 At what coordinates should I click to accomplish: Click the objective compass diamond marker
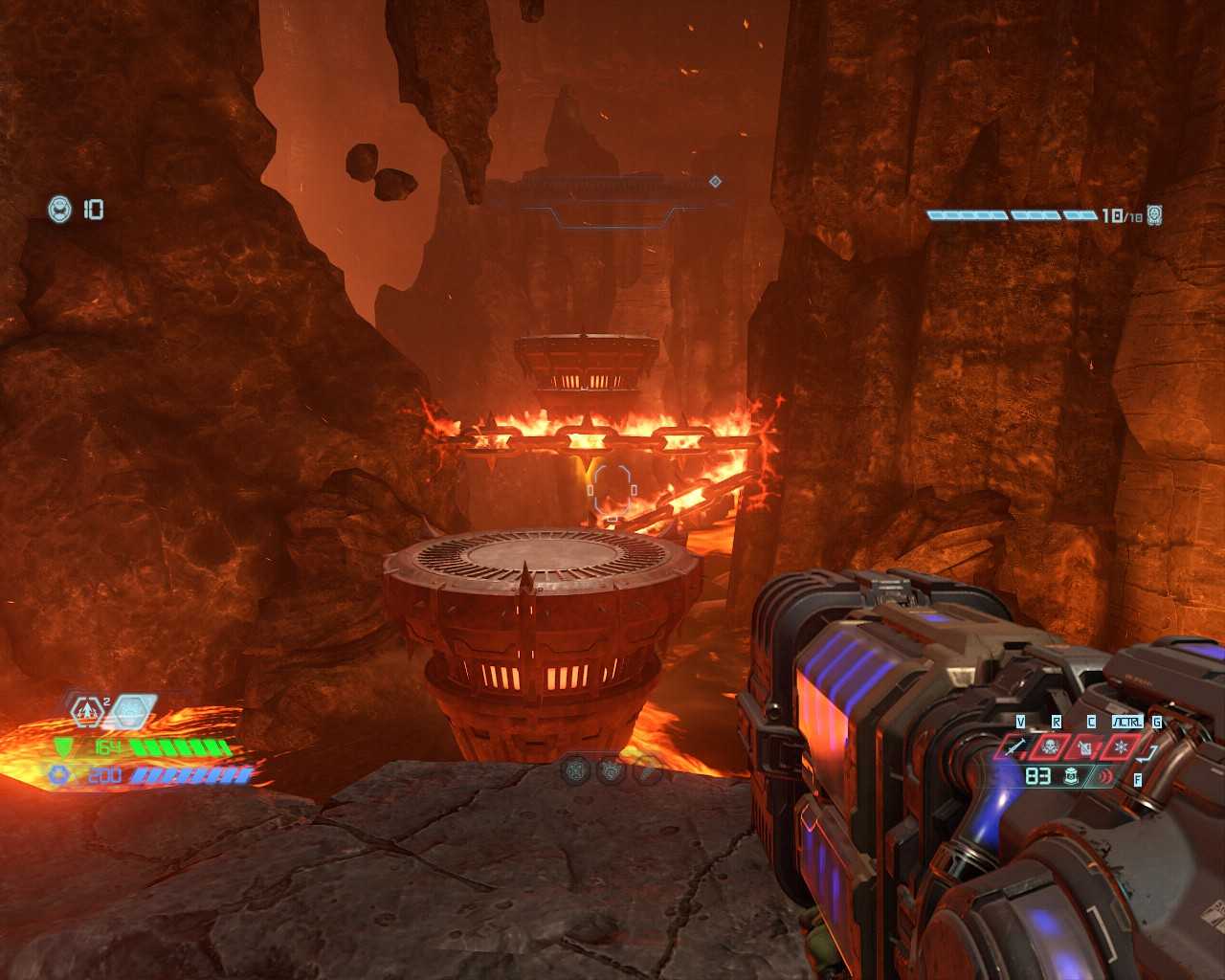coord(715,181)
